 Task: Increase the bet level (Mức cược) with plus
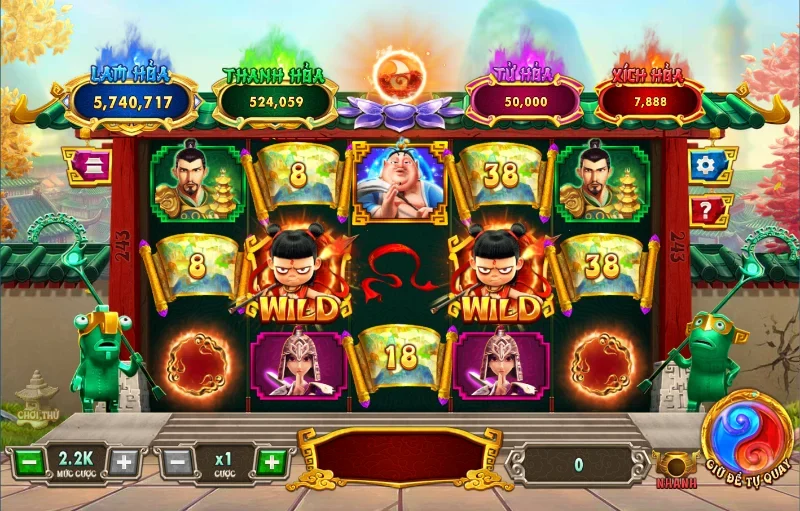pyautogui.click(x=123, y=463)
